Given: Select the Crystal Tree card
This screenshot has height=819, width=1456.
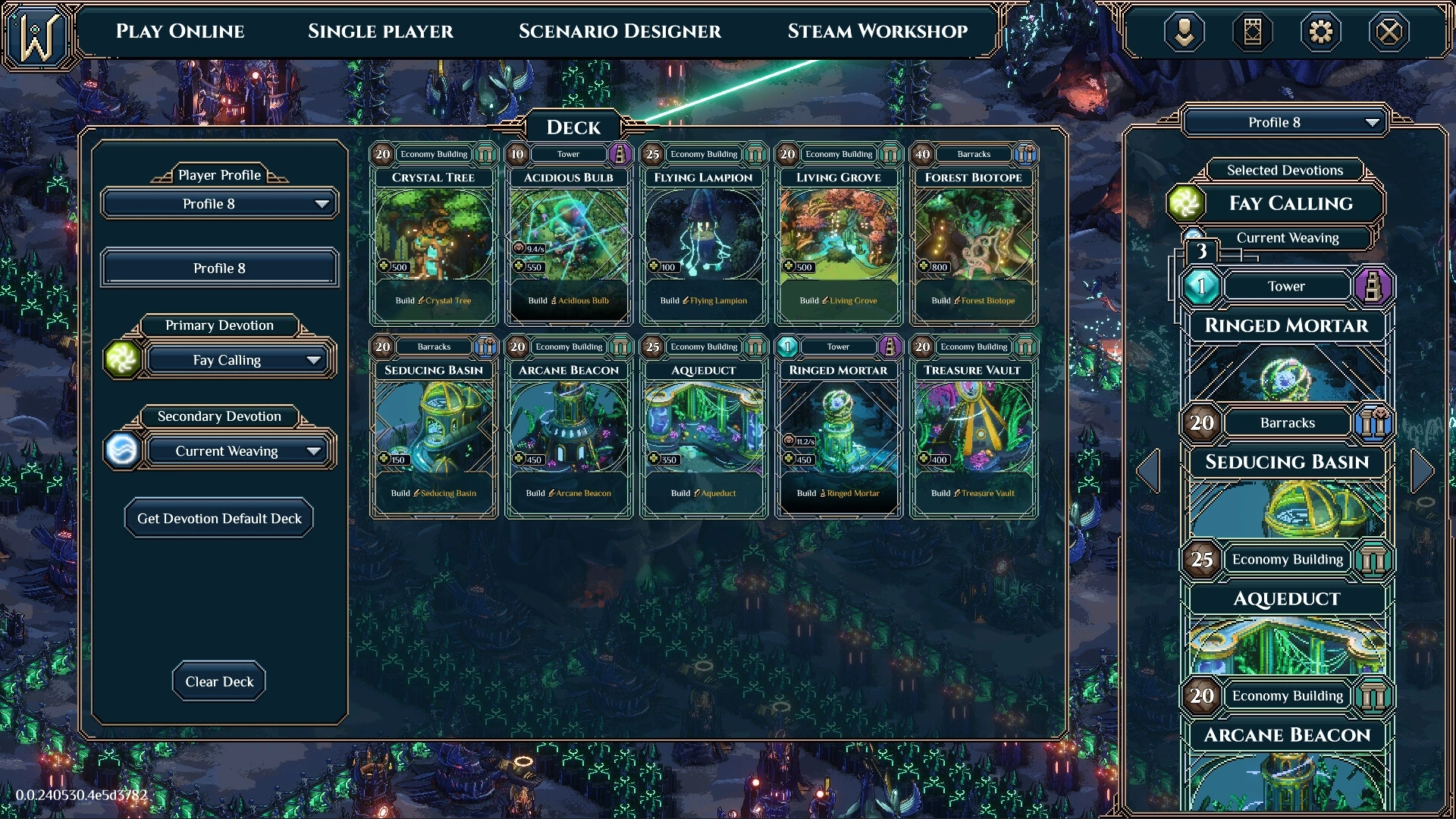Looking at the screenshot, I should (434, 235).
